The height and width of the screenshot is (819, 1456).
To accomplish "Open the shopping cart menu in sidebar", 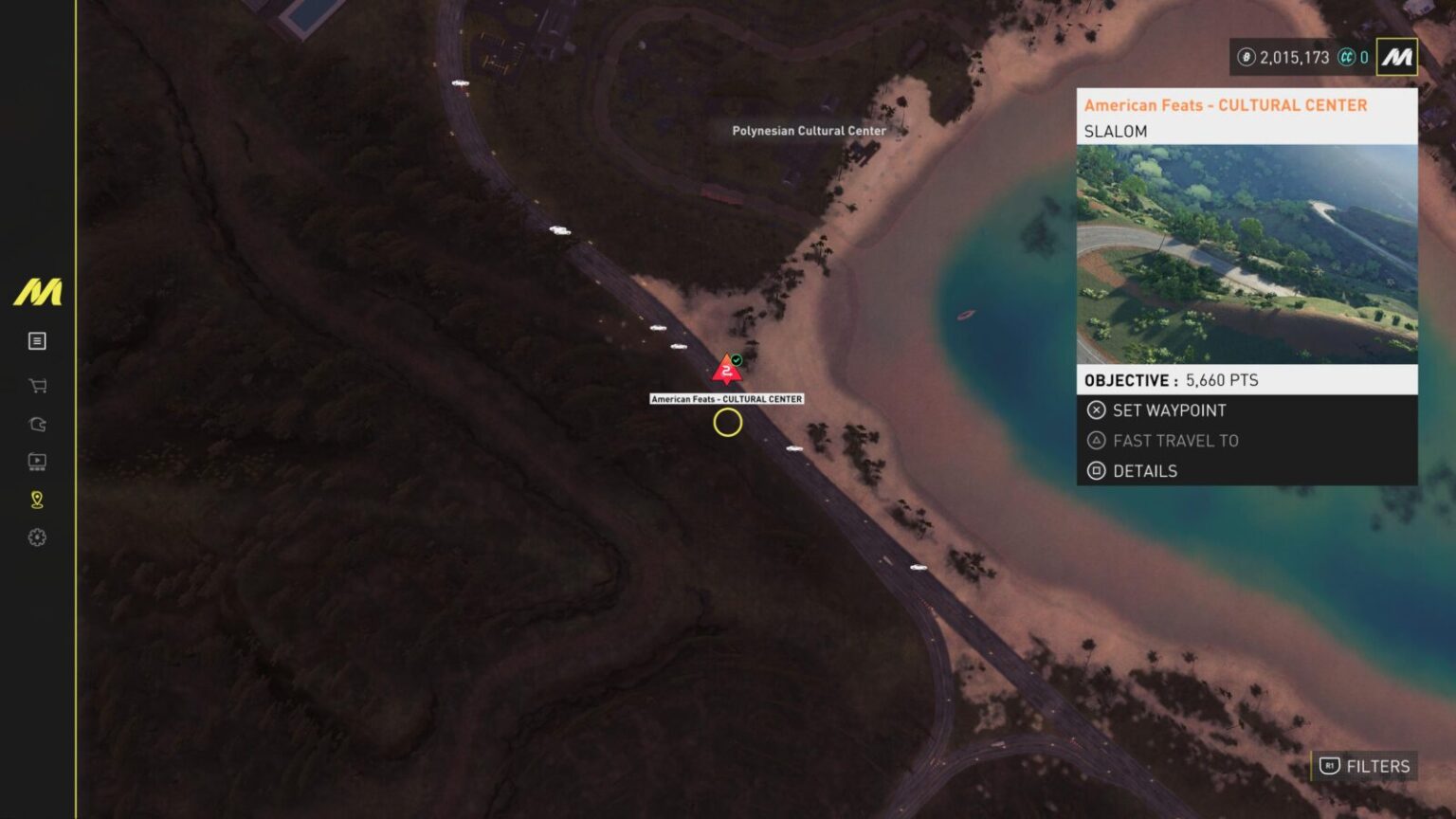I will click(x=38, y=386).
